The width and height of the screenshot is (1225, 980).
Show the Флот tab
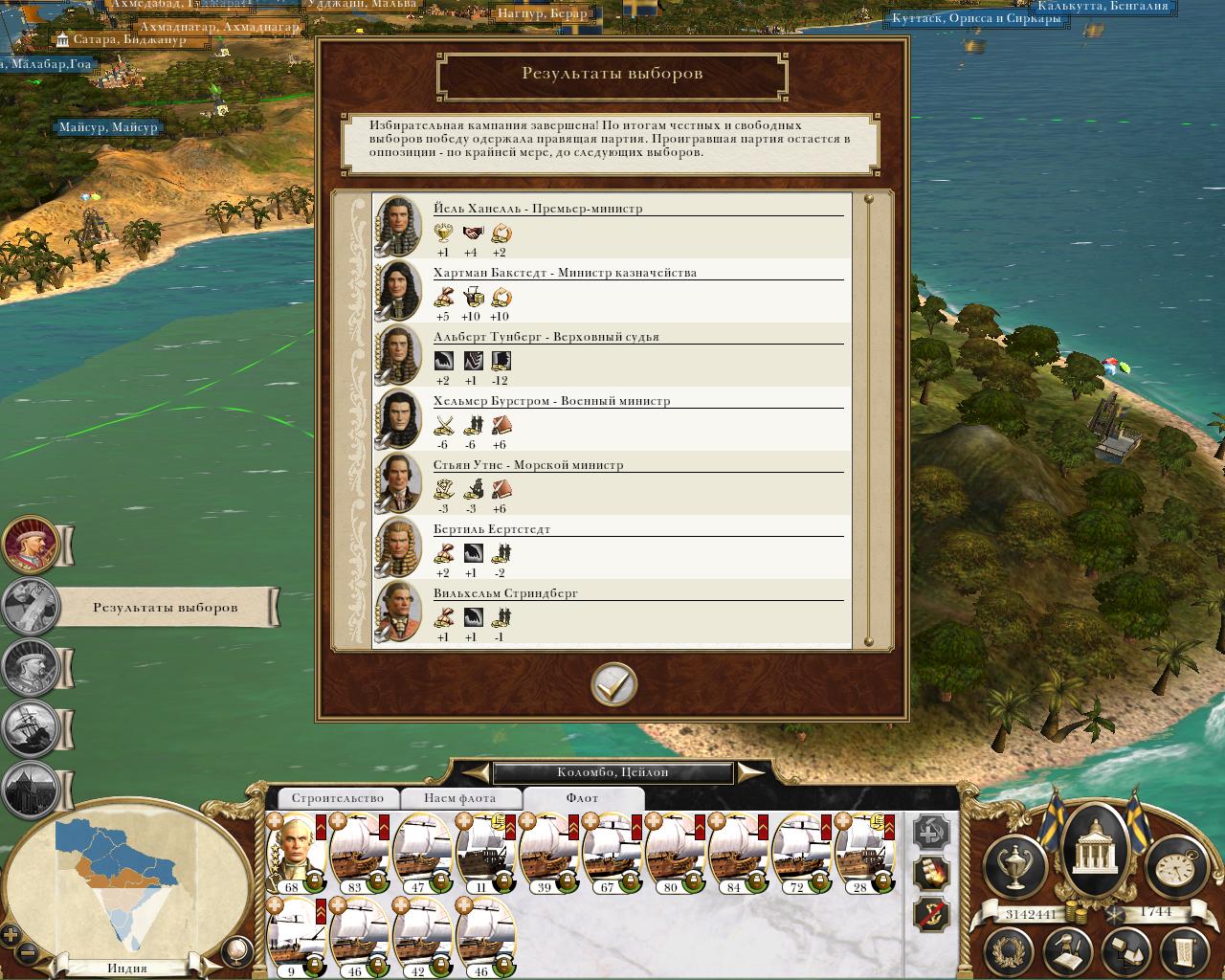(582, 798)
